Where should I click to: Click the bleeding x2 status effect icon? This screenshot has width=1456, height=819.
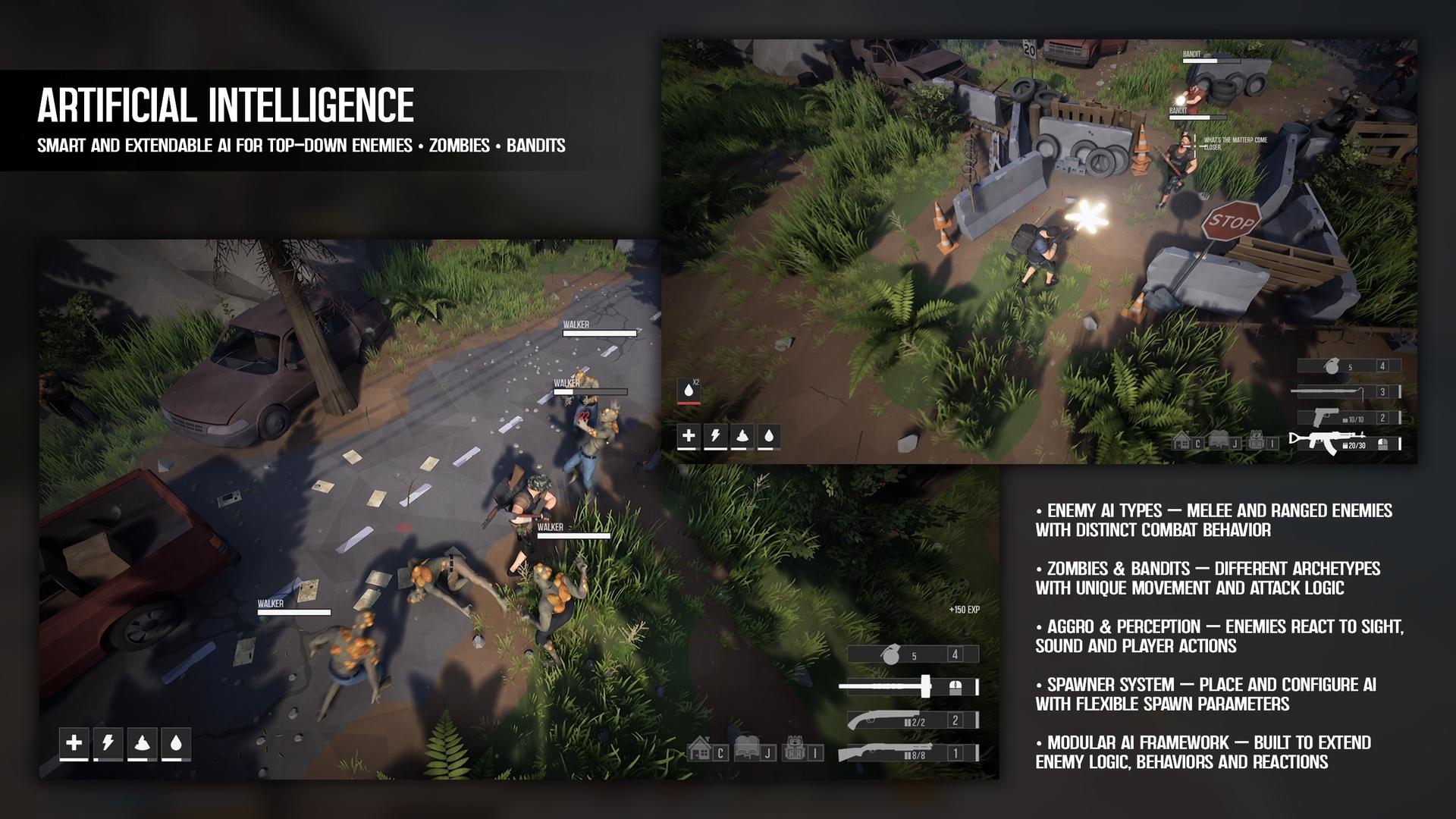click(689, 391)
